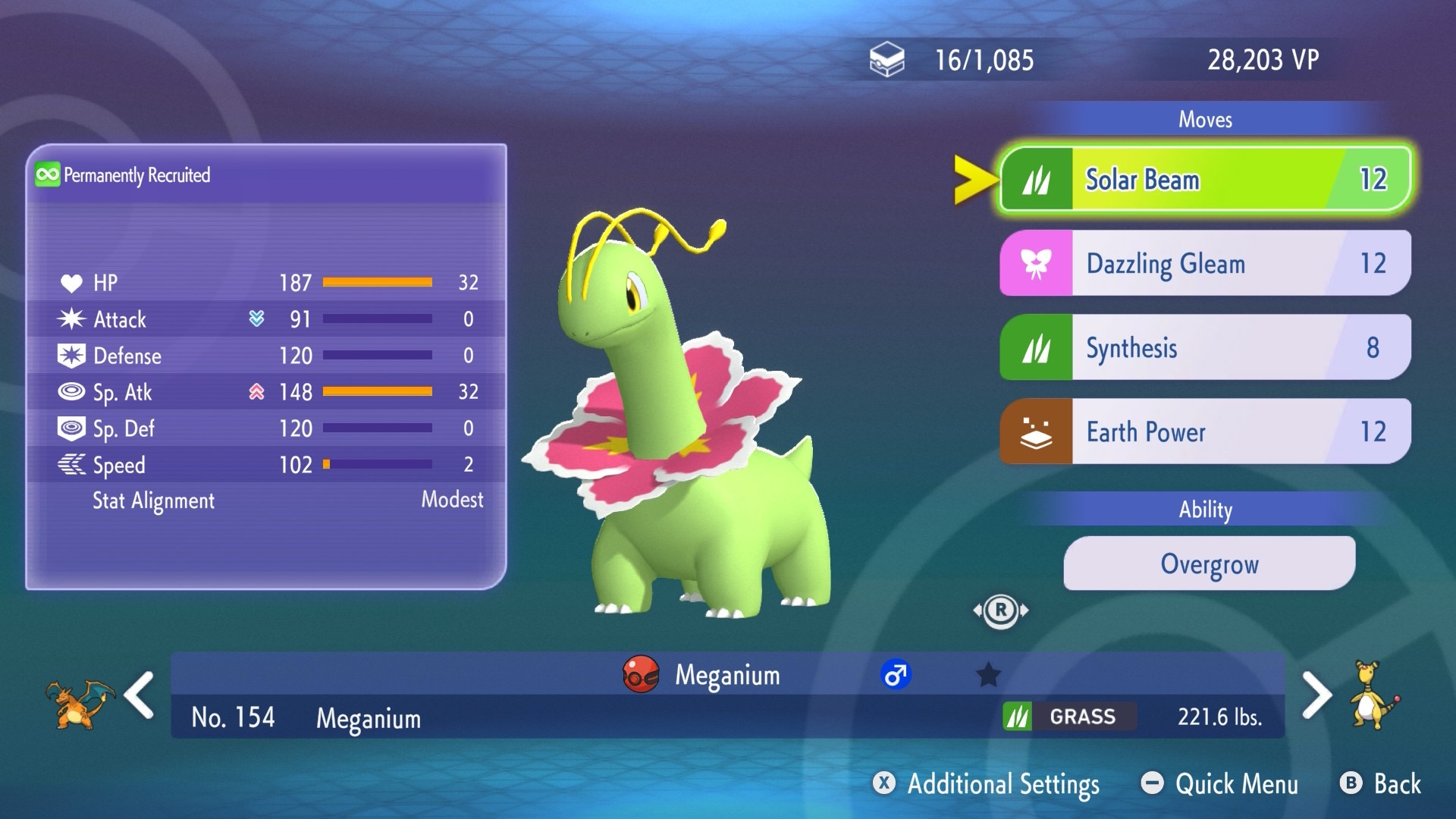Click the Stat Alignment Modest row
The width and height of the screenshot is (1456, 819).
266,500
